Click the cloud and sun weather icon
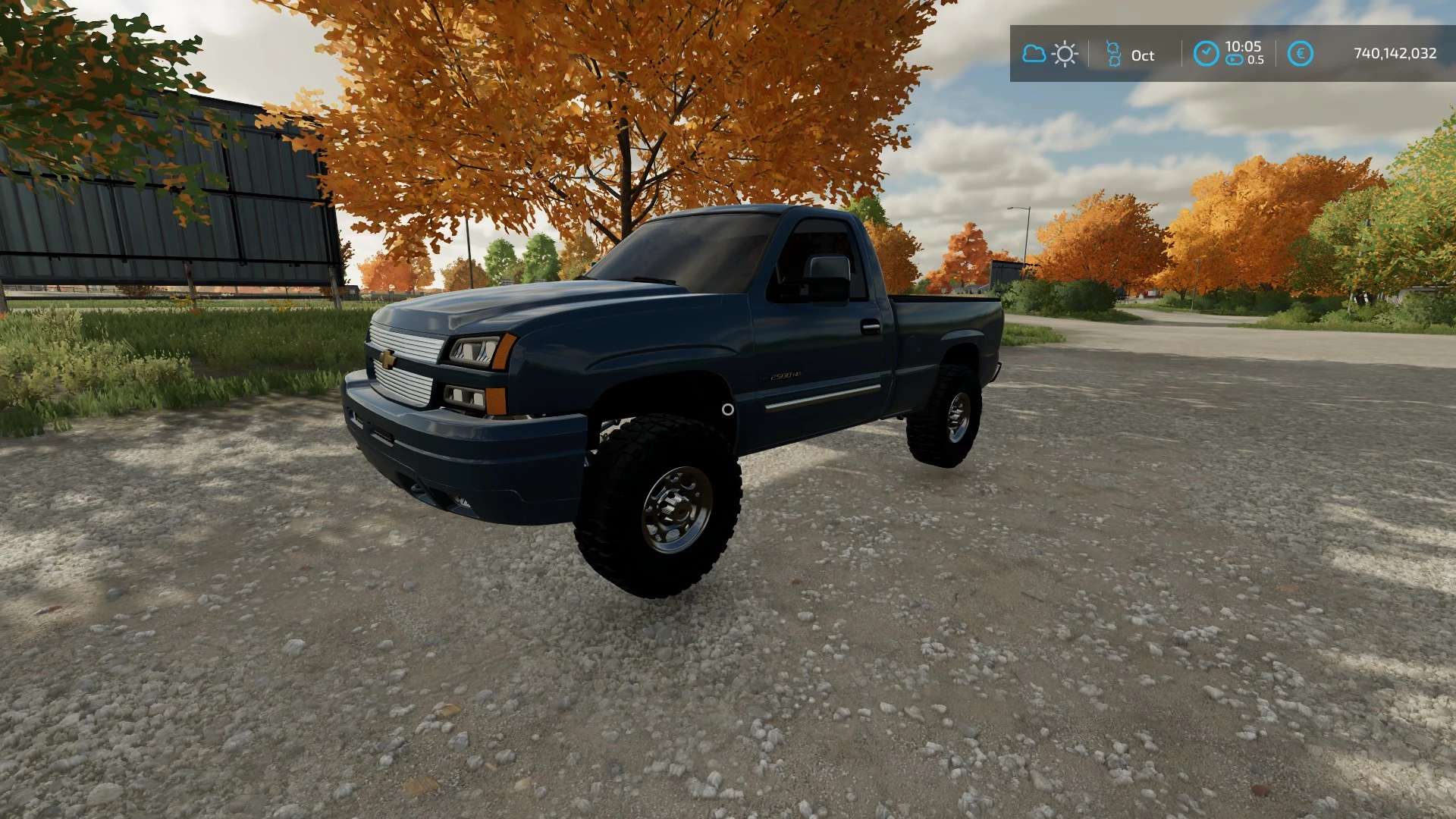The height and width of the screenshot is (819, 1456). point(1050,54)
